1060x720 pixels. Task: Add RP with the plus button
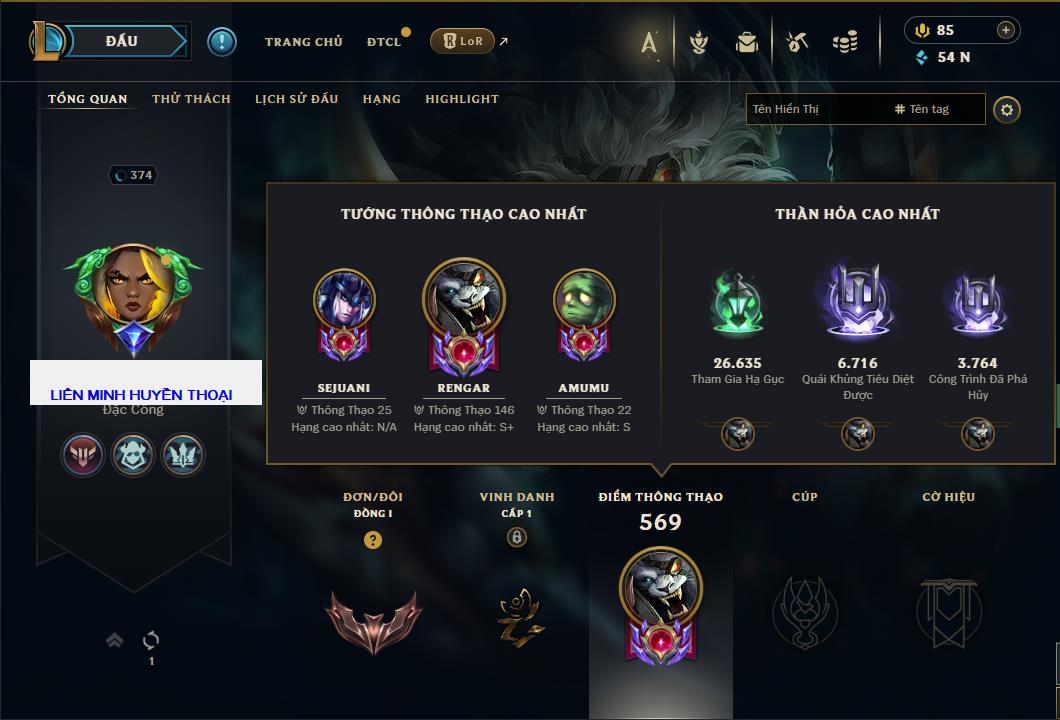pyautogui.click(x=1005, y=30)
